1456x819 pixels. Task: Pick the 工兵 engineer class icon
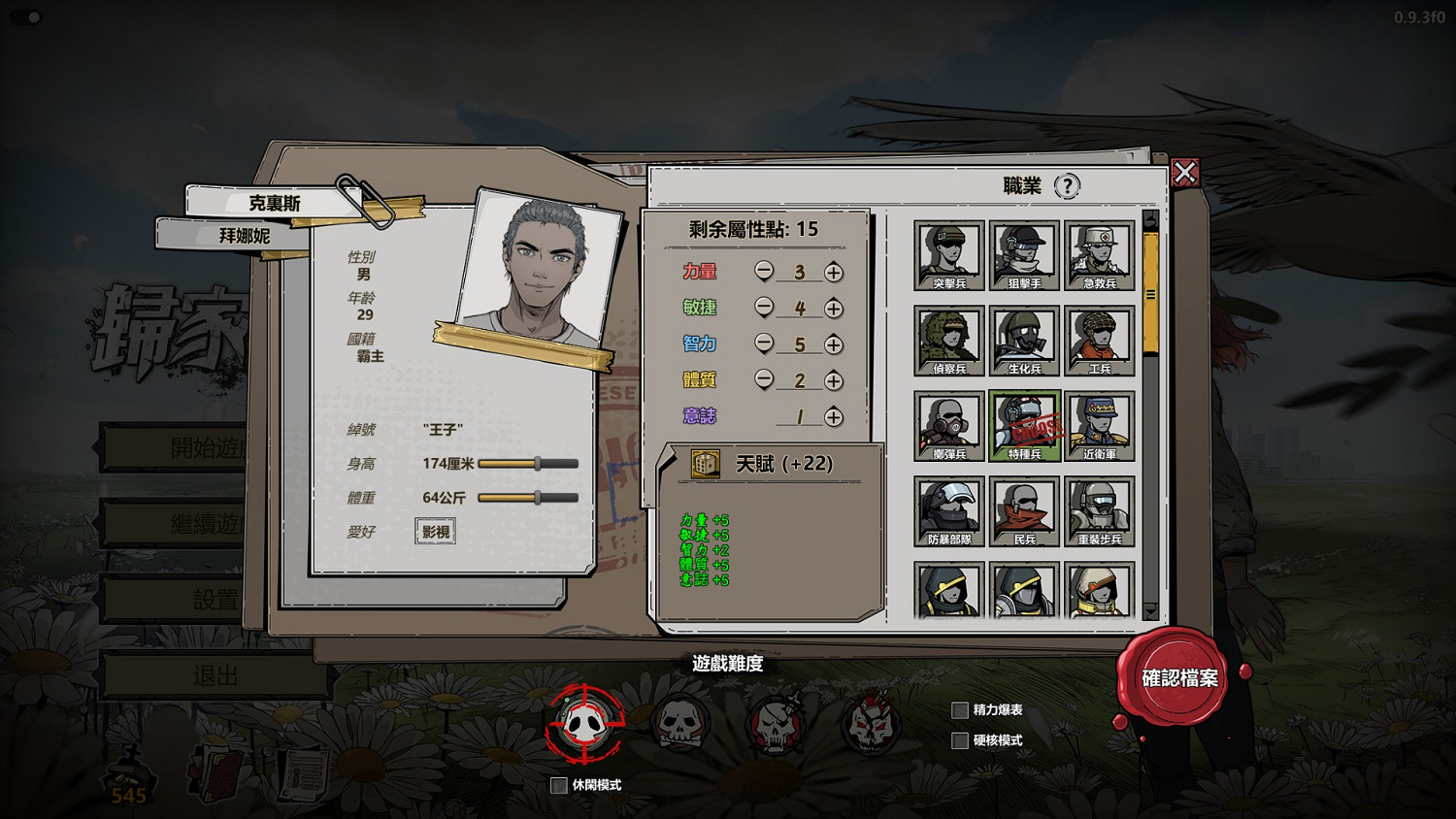1100,340
